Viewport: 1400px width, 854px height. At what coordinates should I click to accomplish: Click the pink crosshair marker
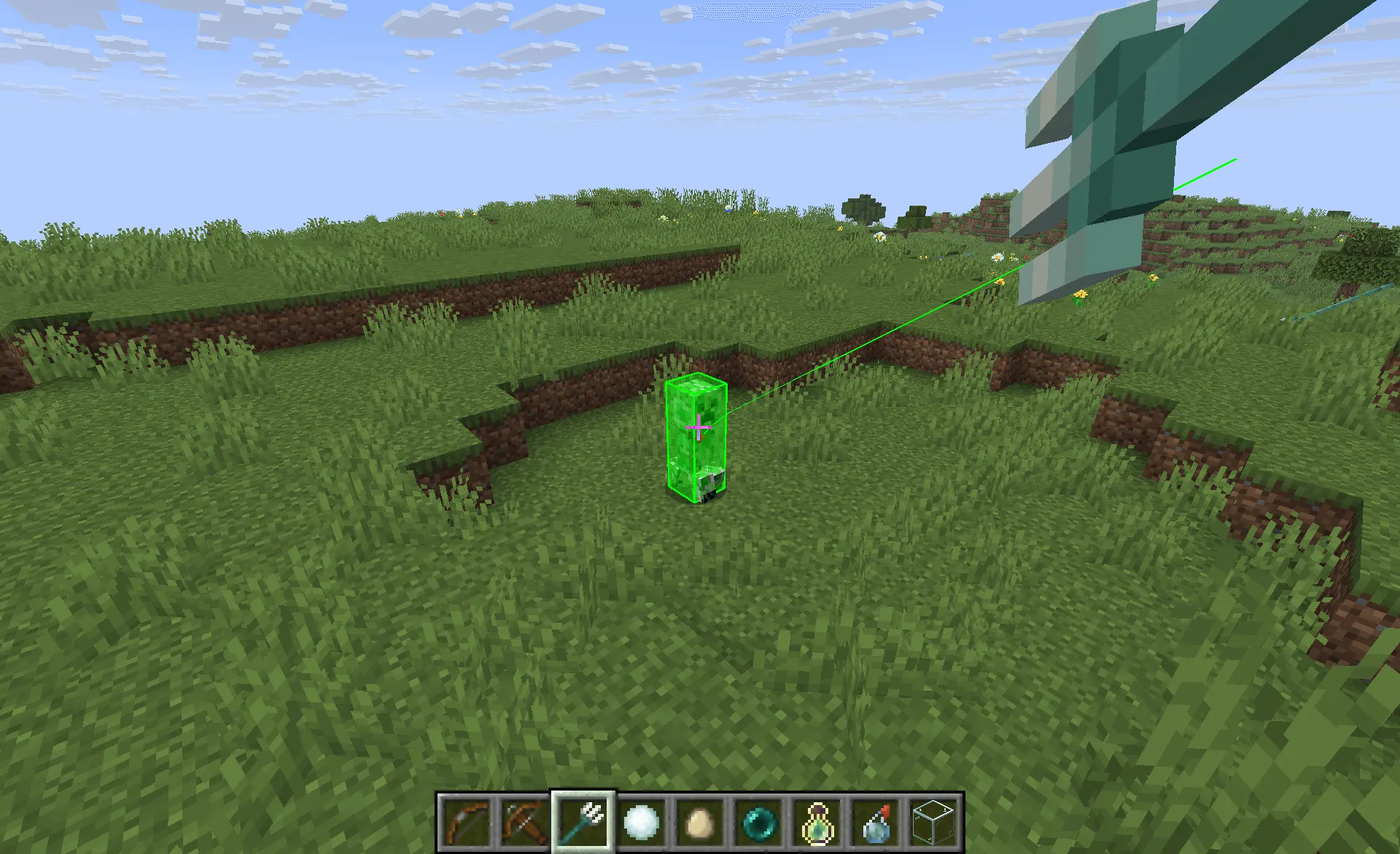(698, 427)
